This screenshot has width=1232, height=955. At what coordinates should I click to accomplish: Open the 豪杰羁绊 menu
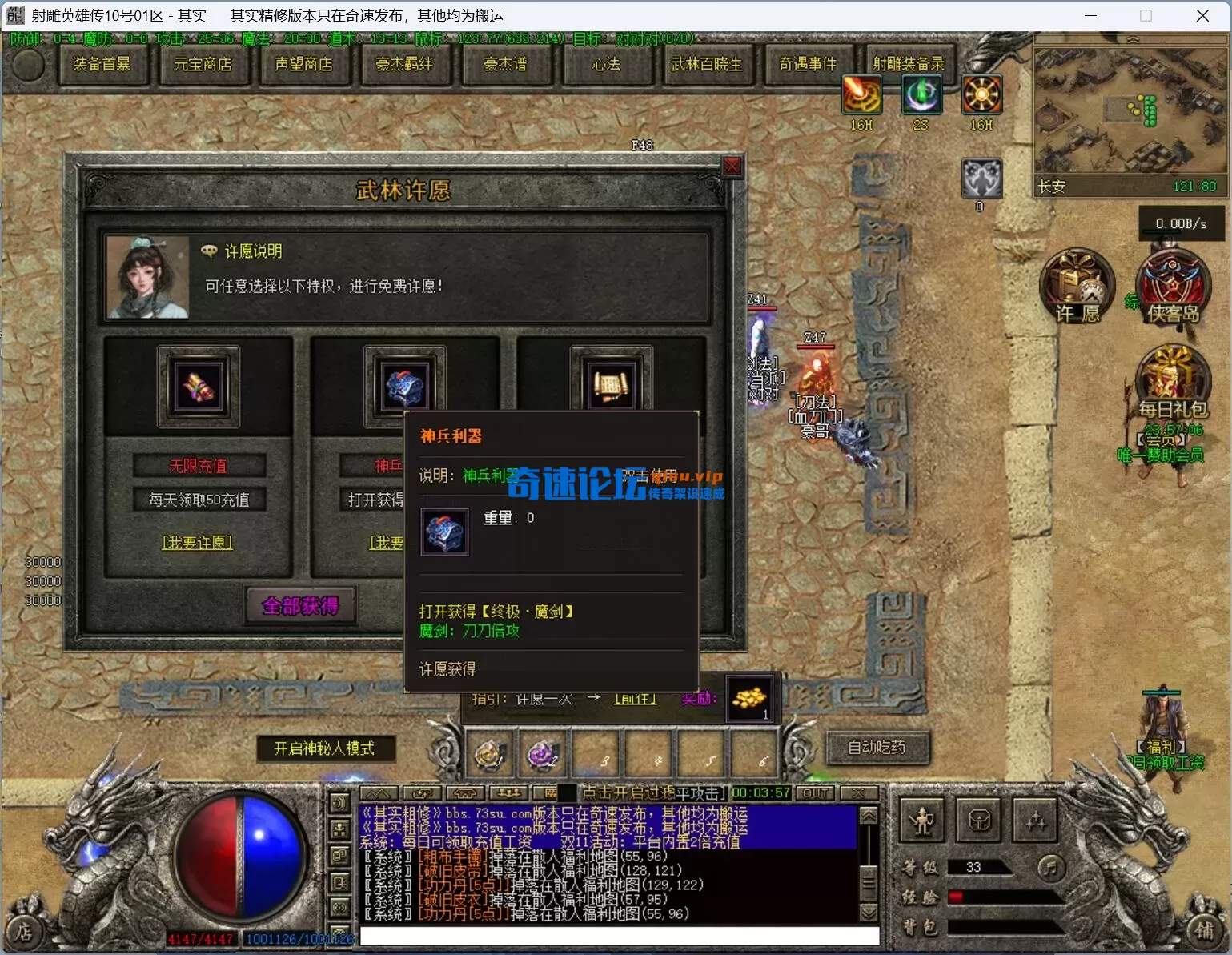coord(404,64)
